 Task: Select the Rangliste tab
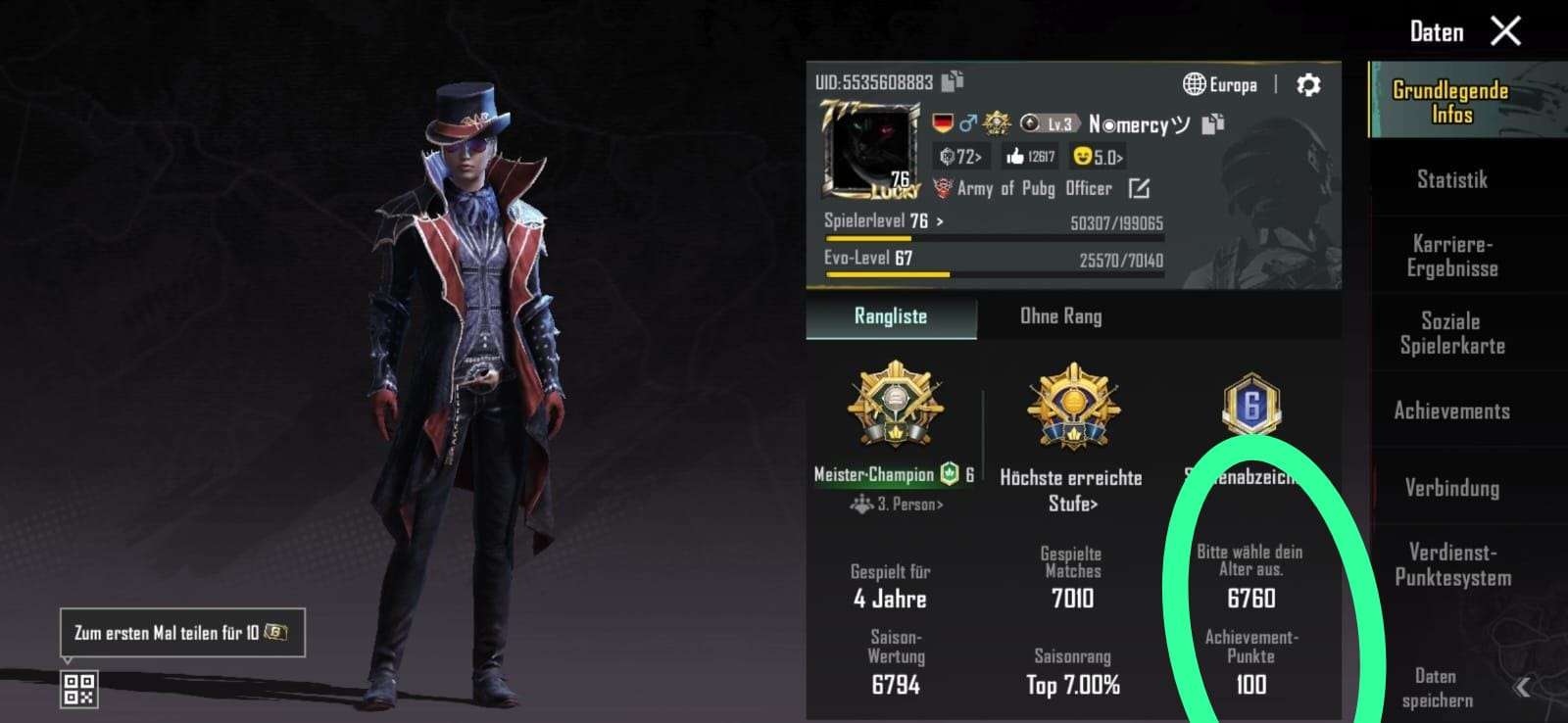(x=890, y=316)
